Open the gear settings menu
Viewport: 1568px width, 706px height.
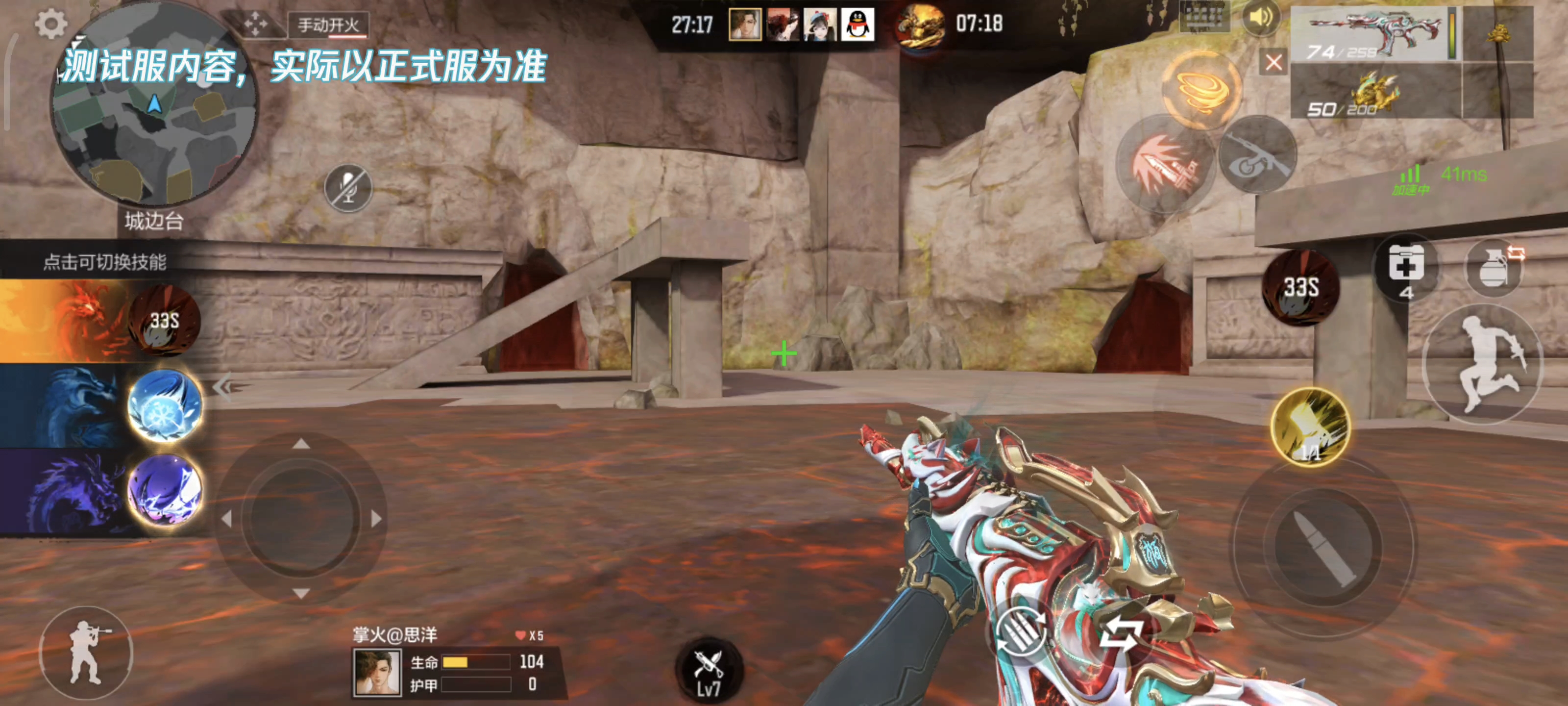pyautogui.click(x=50, y=25)
